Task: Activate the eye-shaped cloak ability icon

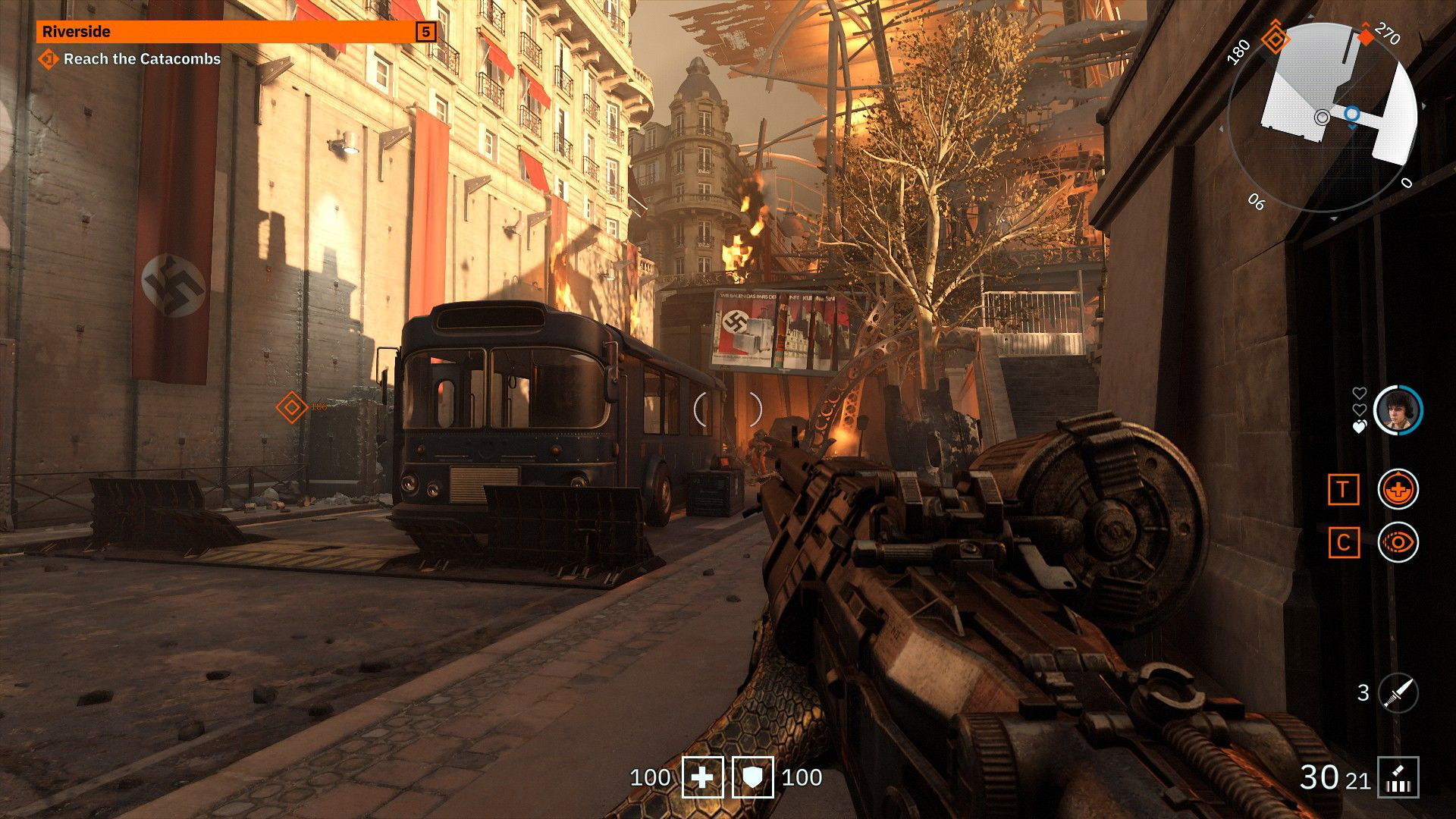Action: (x=1398, y=542)
